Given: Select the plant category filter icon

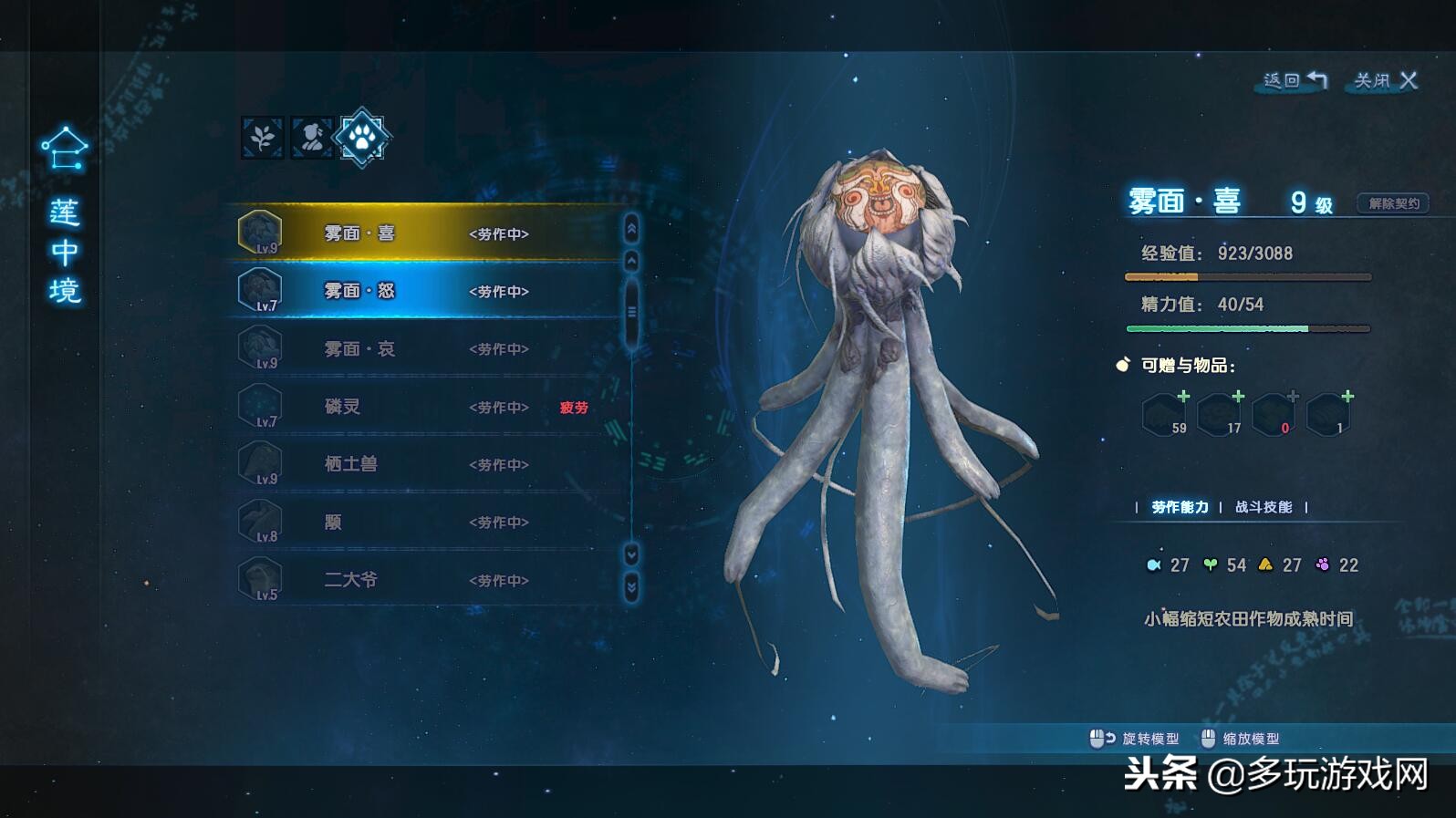Looking at the screenshot, I should coord(262,138).
